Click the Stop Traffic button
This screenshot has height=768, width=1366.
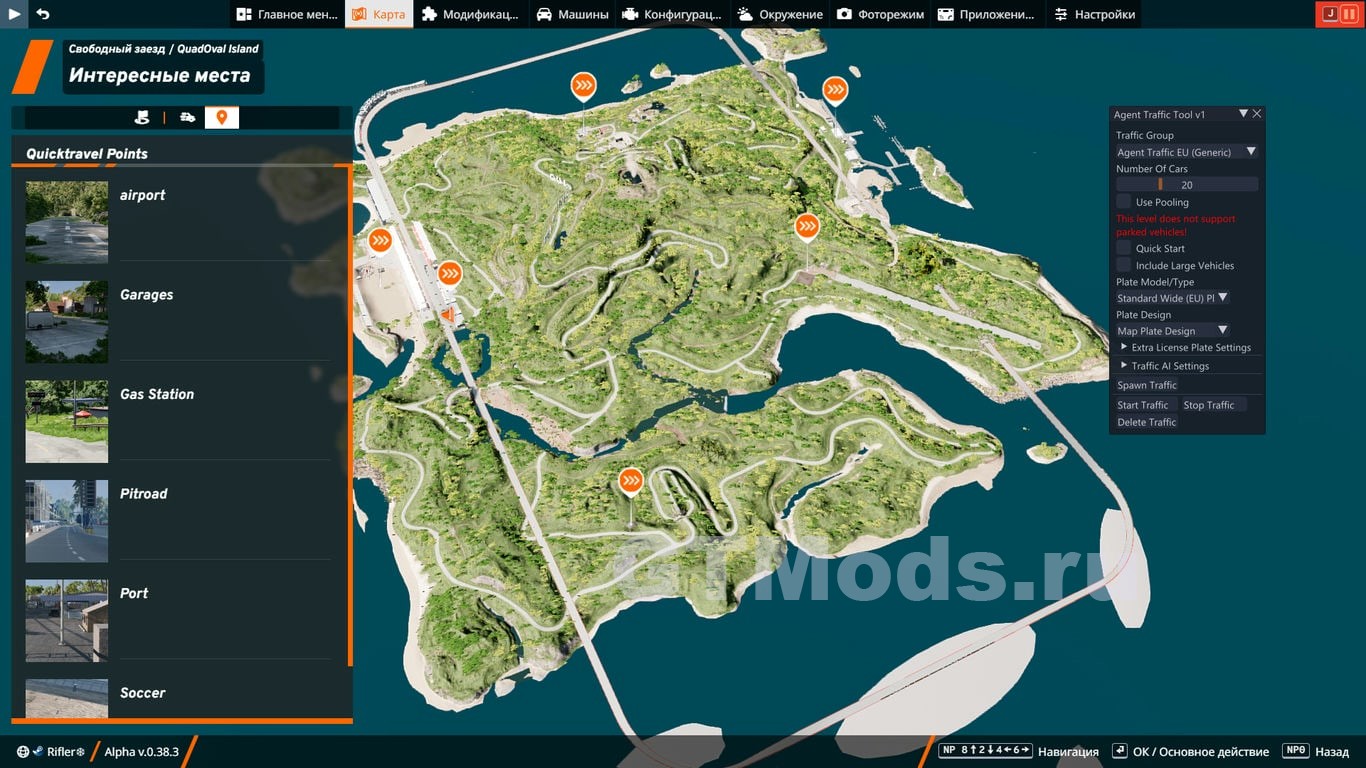(x=1208, y=405)
